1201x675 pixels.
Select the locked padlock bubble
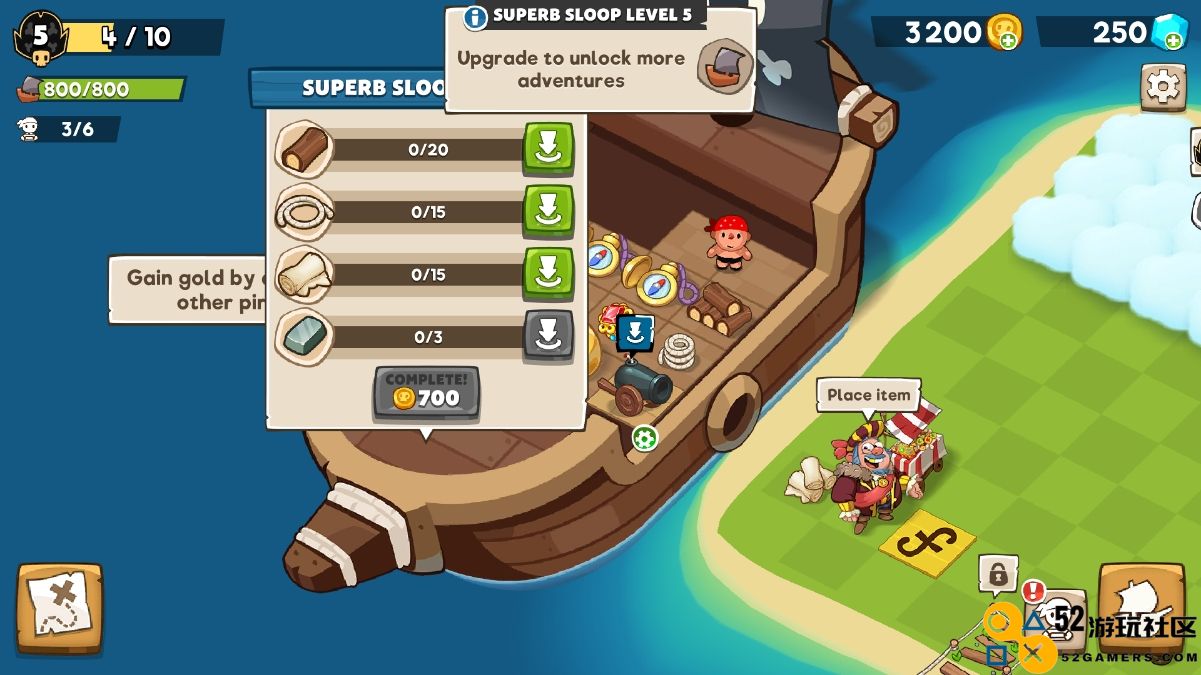997,574
